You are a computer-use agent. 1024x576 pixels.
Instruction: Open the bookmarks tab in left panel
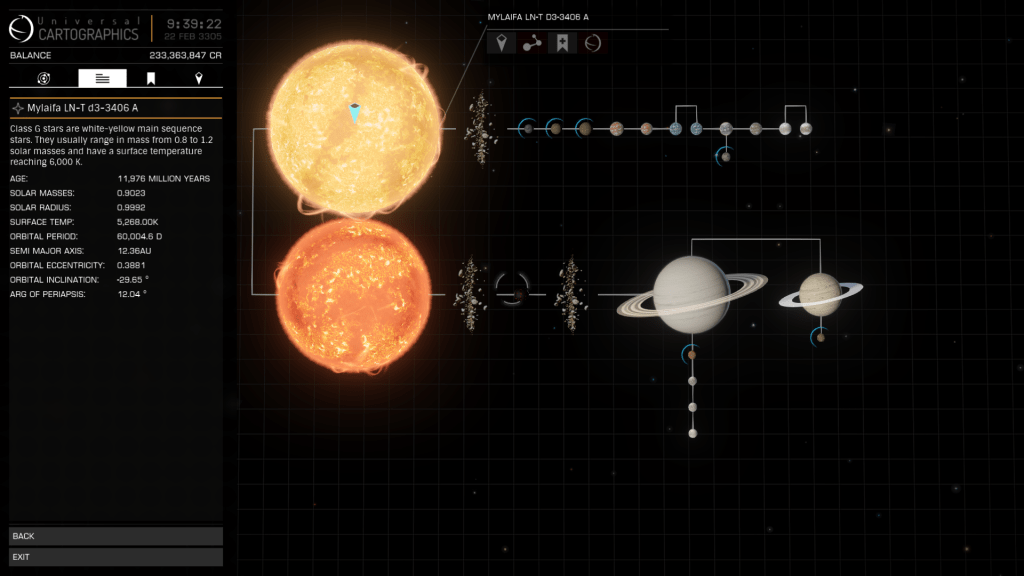[151, 78]
